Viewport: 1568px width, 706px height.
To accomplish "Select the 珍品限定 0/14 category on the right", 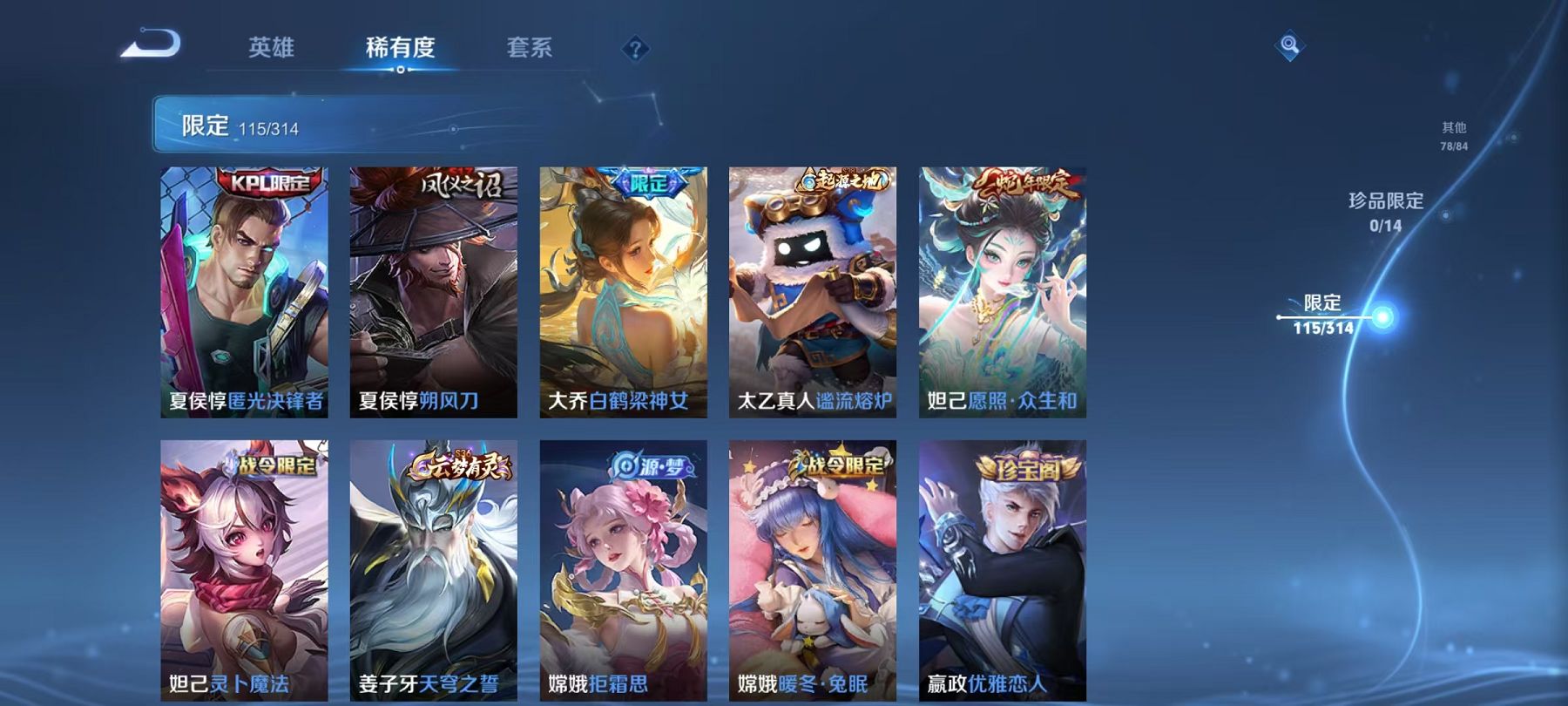I will pos(1384,212).
